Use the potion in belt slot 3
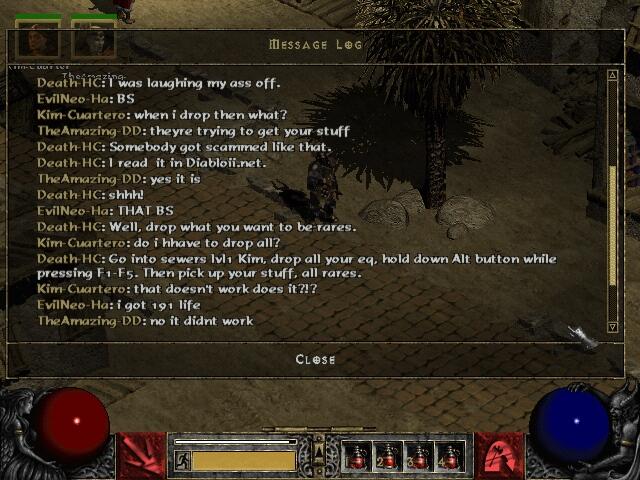 [419, 457]
